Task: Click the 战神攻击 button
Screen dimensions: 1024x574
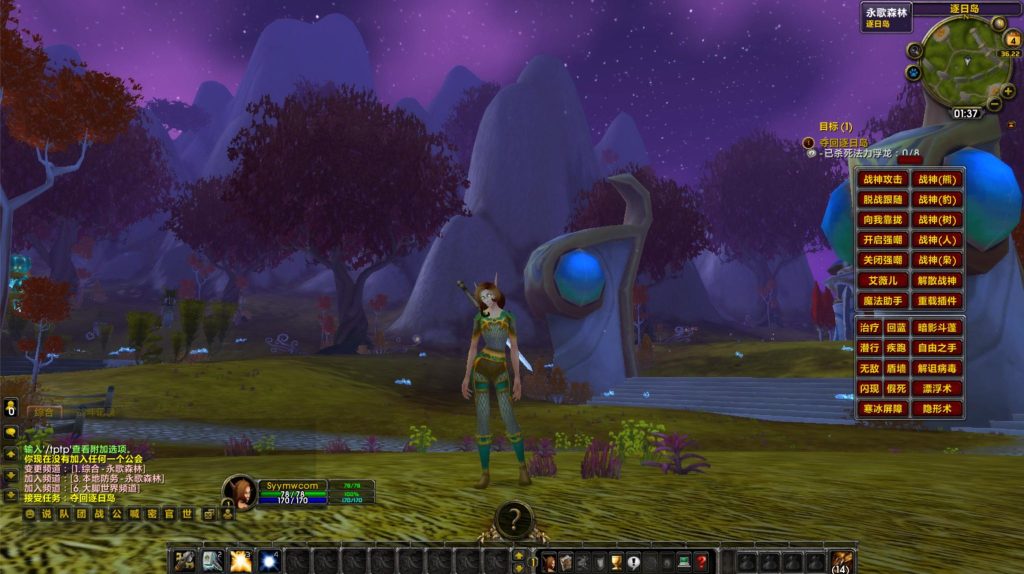Action: coord(883,180)
